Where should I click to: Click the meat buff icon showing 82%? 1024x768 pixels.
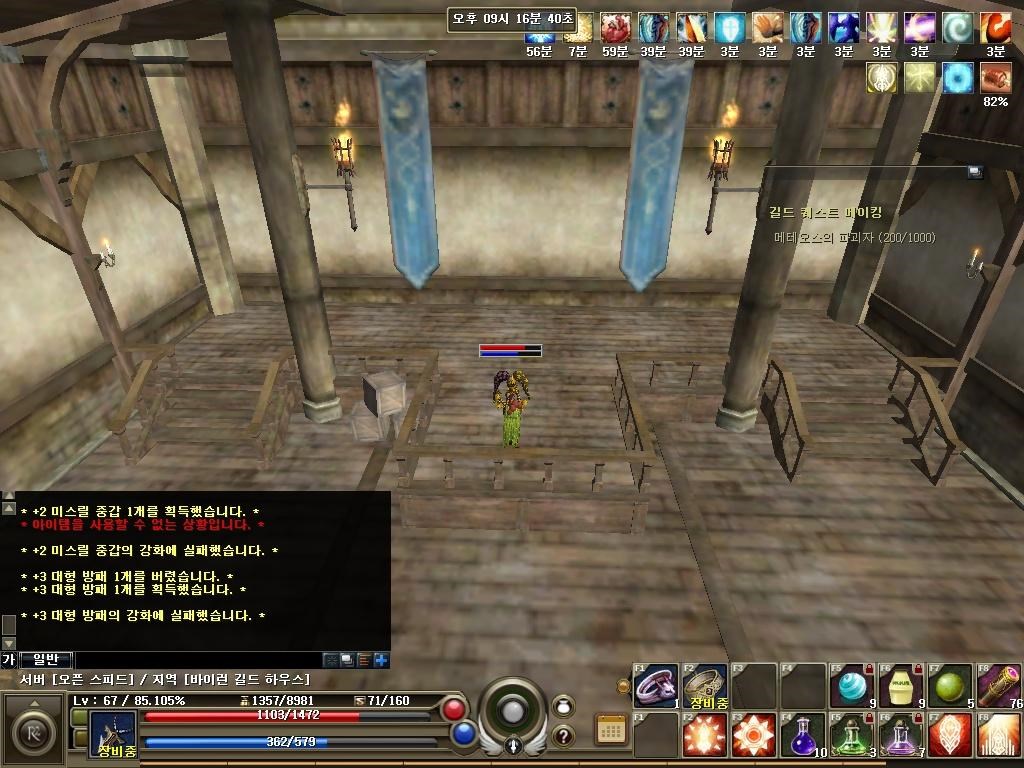pyautogui.click(x=995, y=78)
